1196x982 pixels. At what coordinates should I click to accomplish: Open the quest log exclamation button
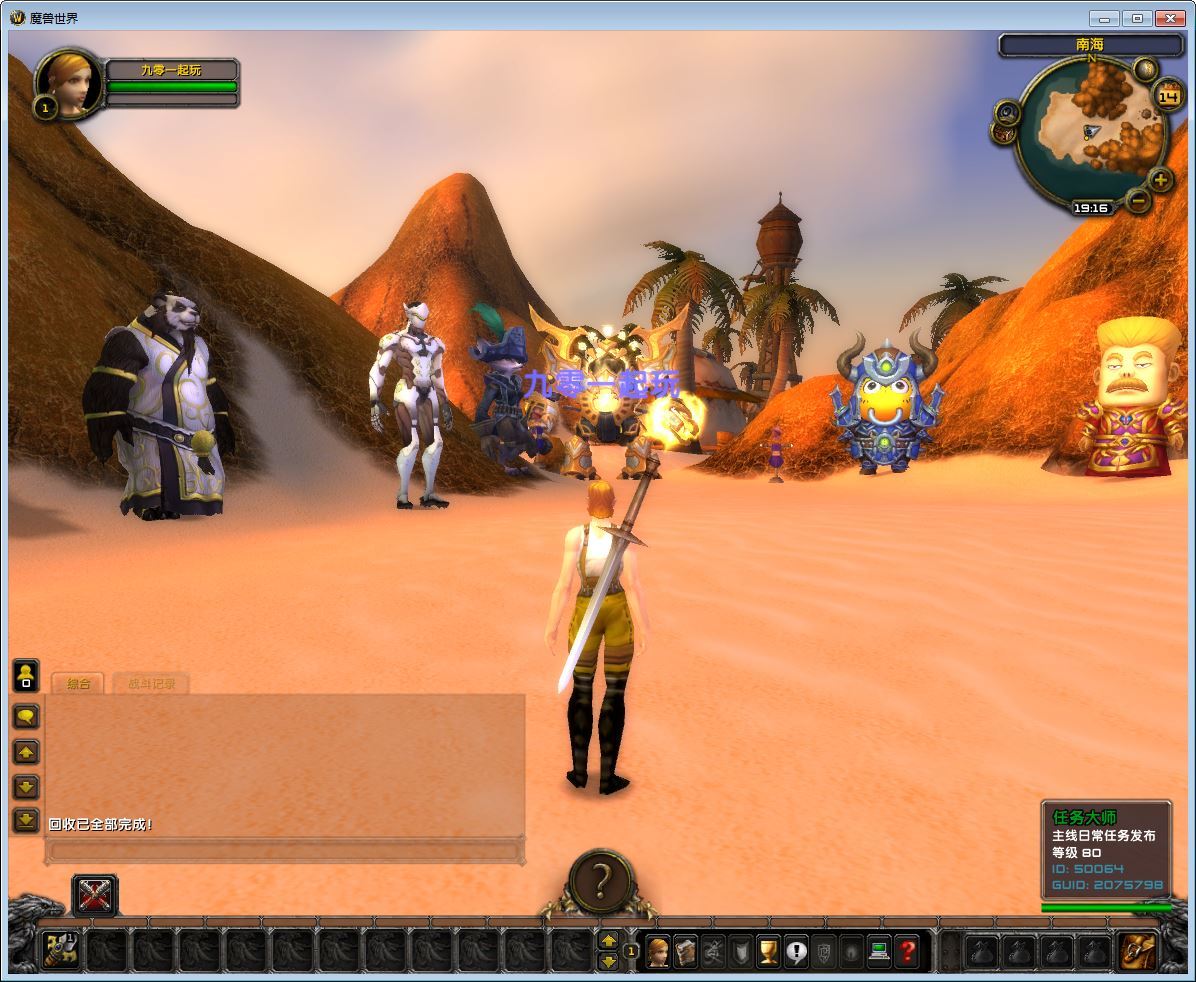(796, 951)
